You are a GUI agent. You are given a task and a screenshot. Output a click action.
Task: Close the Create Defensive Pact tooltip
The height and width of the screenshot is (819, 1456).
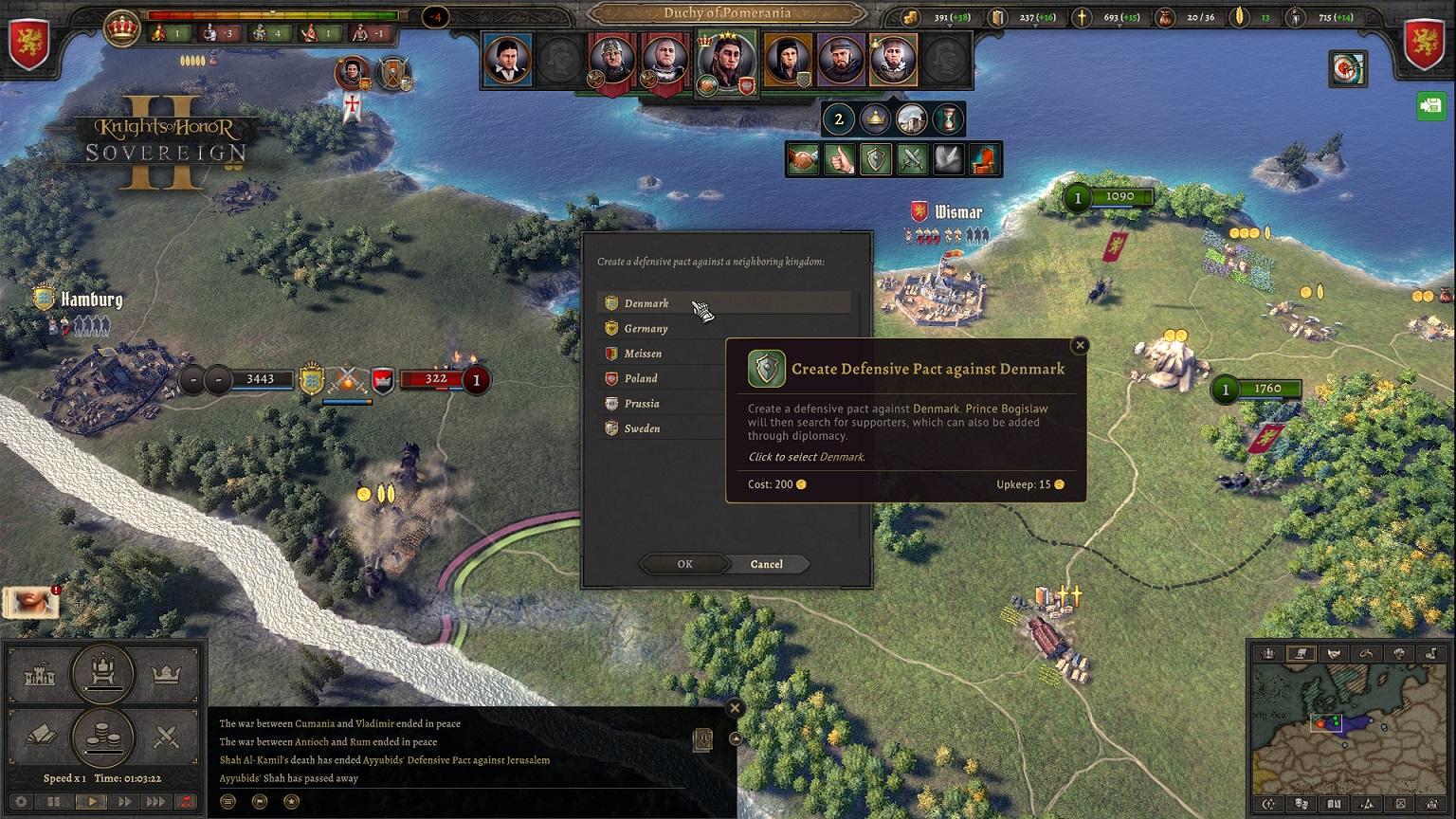click(1080, 345)
